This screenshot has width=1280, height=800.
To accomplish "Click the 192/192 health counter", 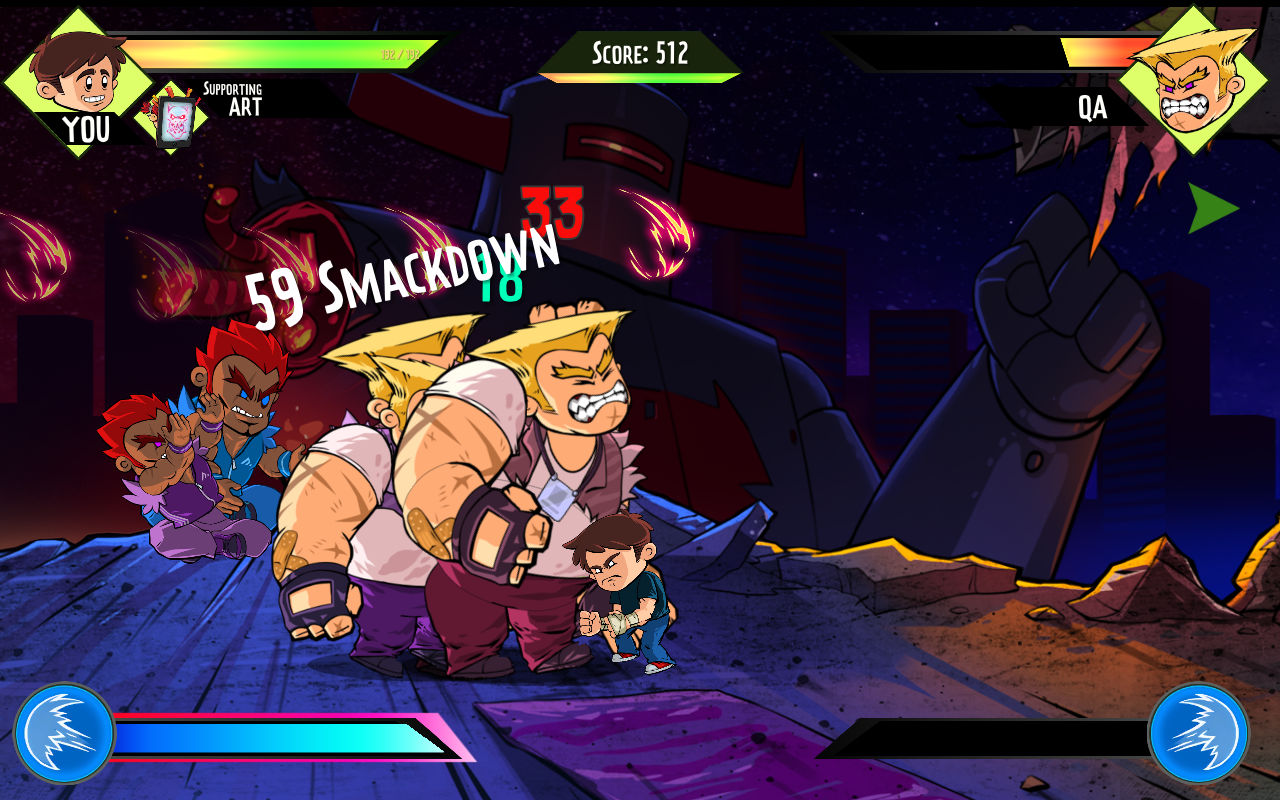I will click(x=400, y=54).
